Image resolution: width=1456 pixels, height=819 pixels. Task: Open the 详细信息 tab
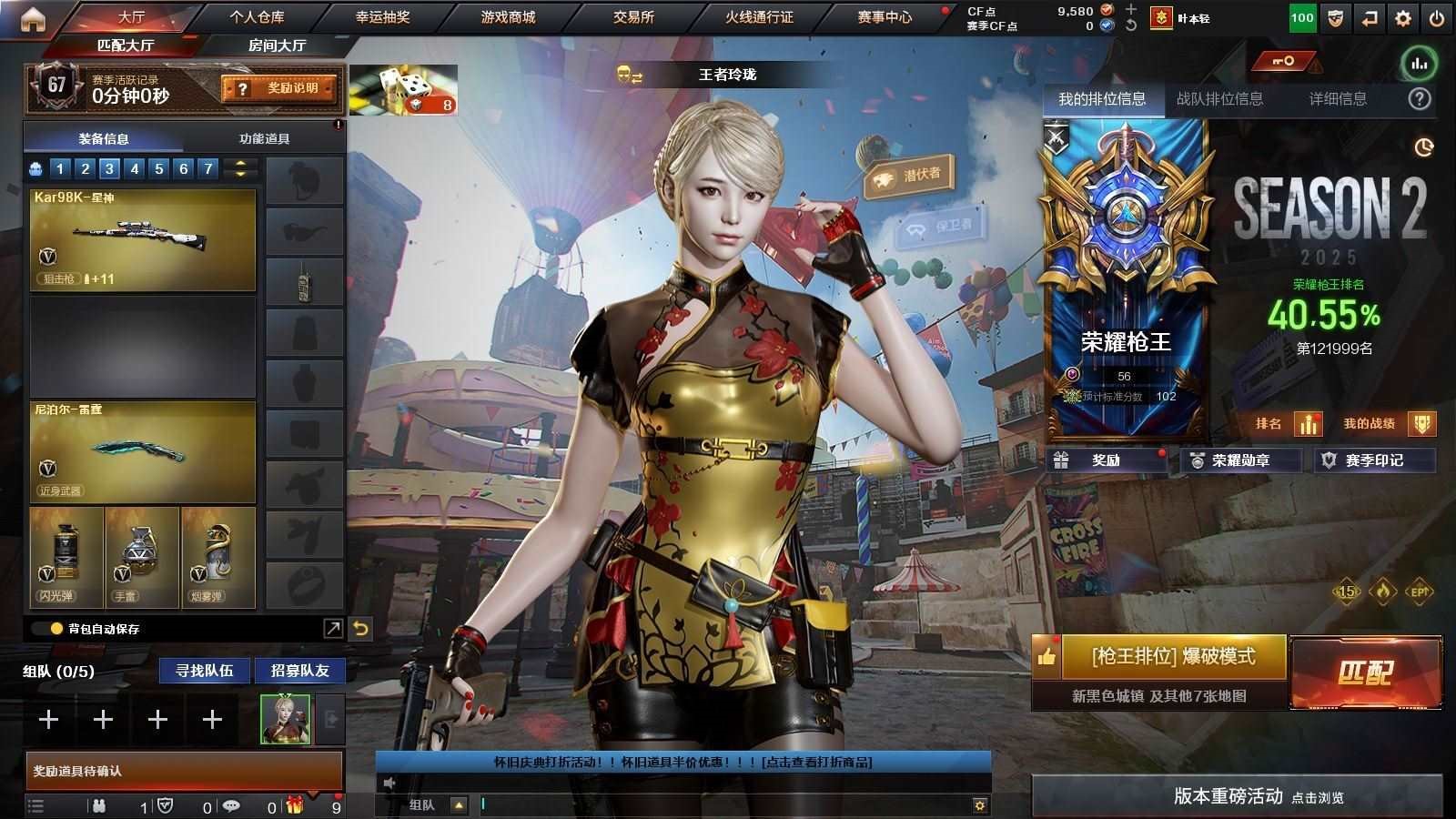(x=1338, y=99)
